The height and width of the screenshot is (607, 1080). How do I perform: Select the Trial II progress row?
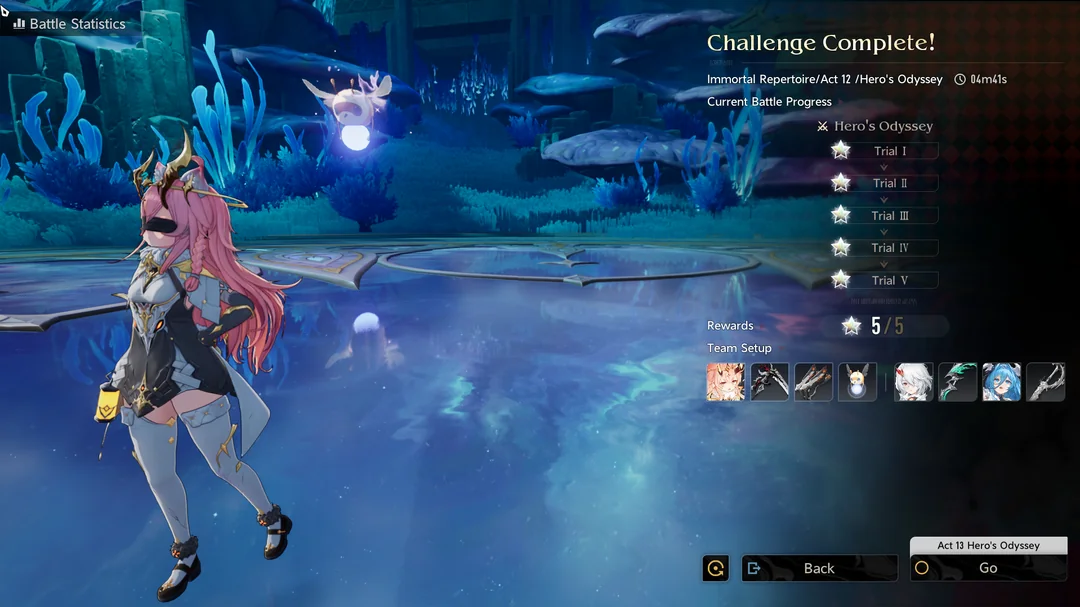click(x=888, y=183)
